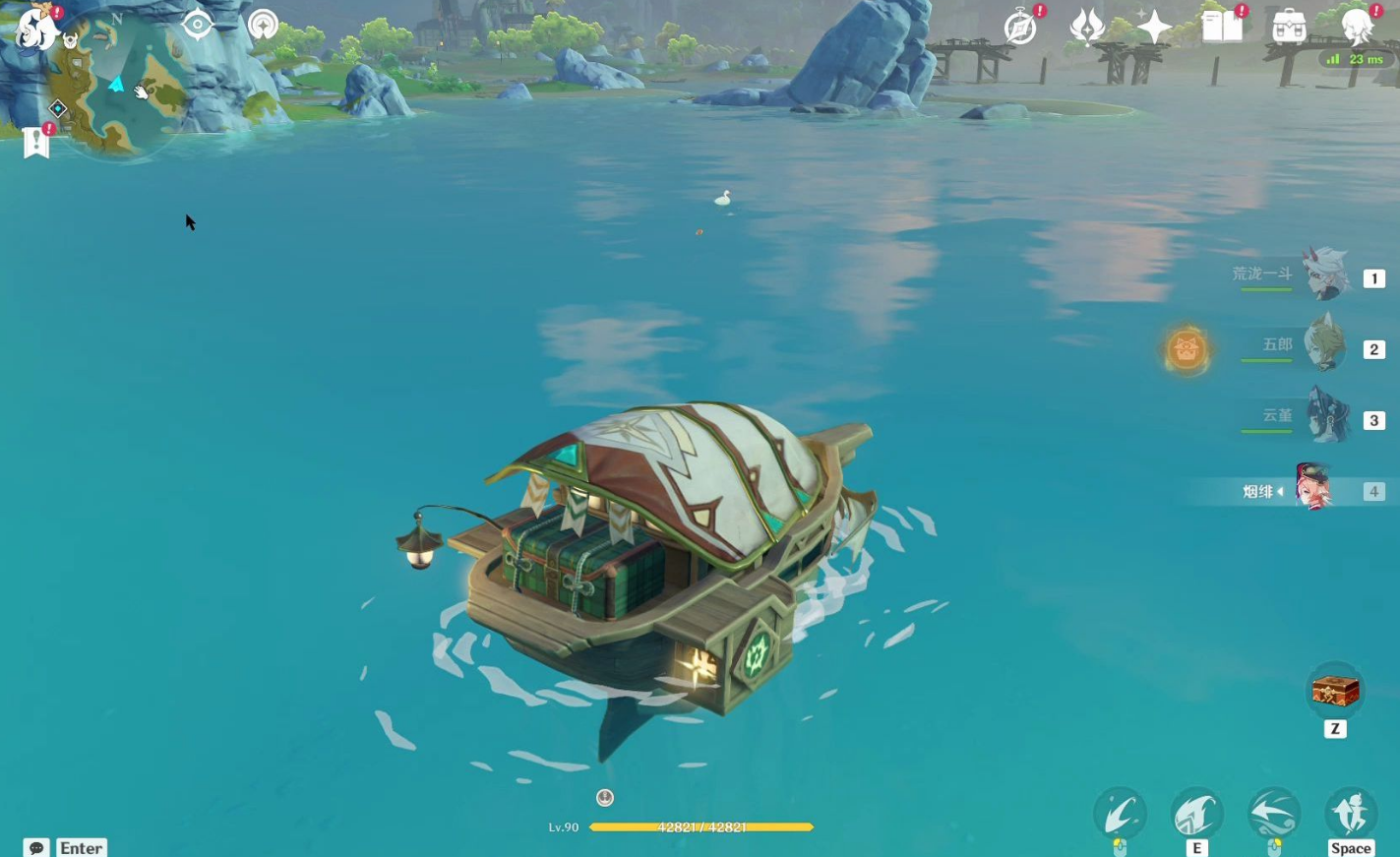The width and height of the screenshot is (1400, 857).
Task: Open the adventurer handbook book icon
Action: click(x=1222, y=28)
